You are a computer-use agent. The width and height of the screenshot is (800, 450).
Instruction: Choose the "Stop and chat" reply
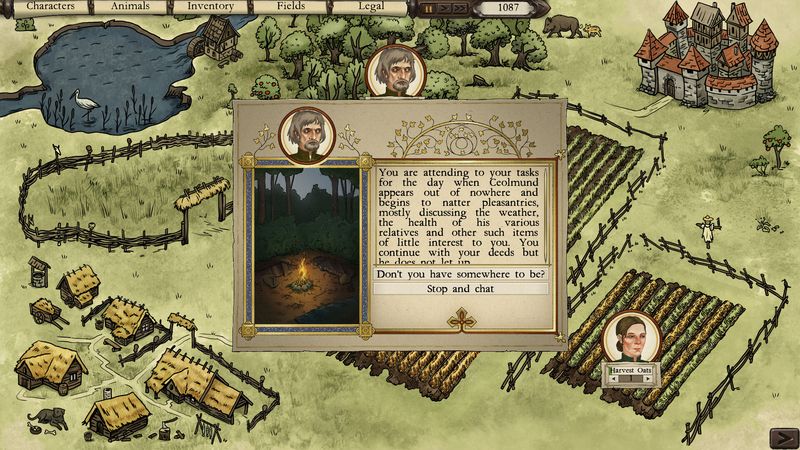460,289
